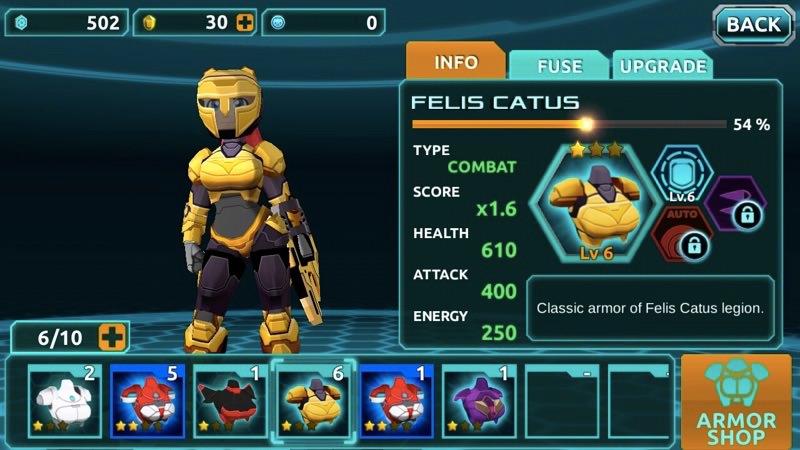The height and width of the screenshot is (450, 800).
Task: Expand armor capacity beside 6/10
Action: tap(112, 338)
